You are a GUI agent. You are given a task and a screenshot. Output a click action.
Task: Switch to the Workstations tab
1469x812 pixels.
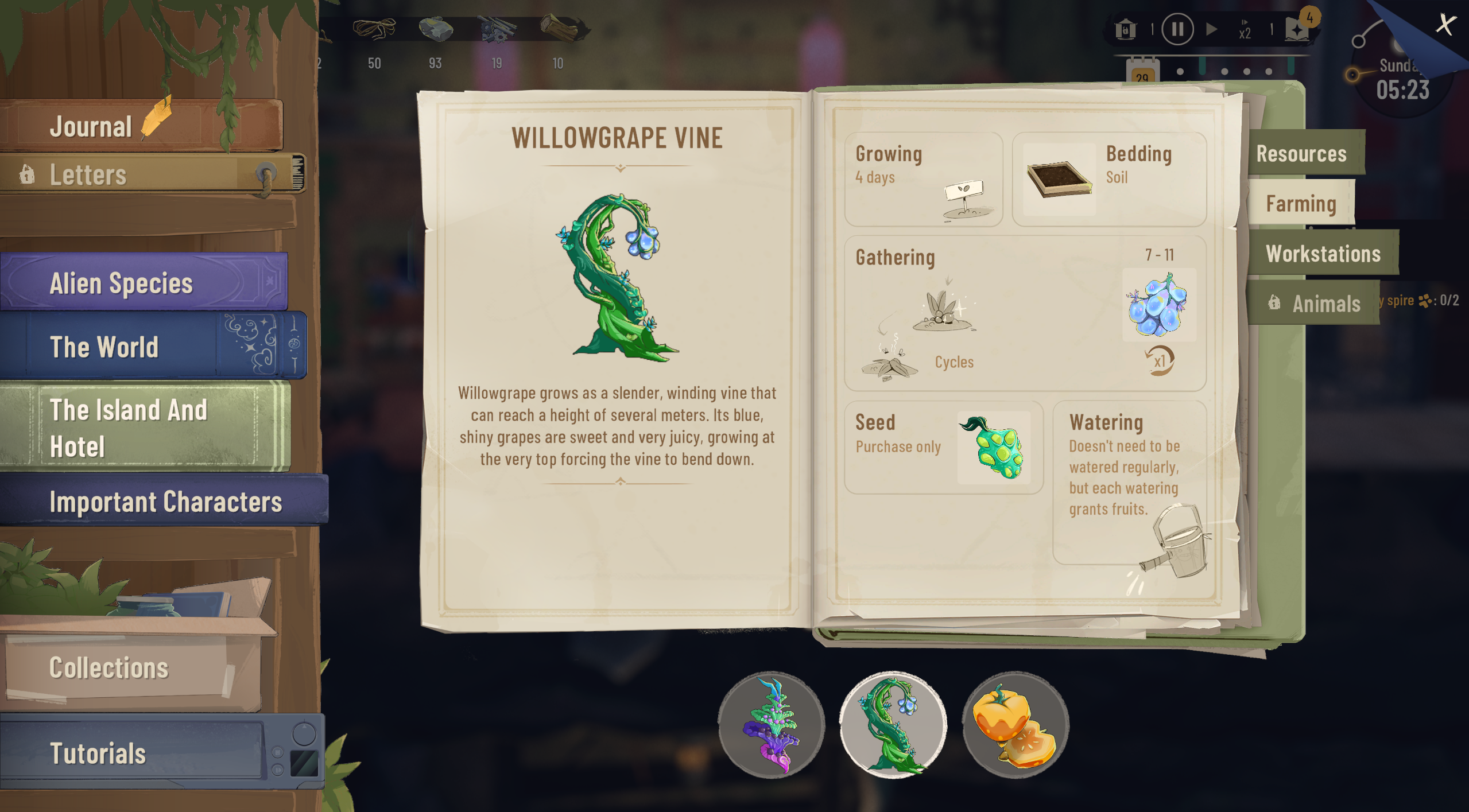click(1323, 254)
